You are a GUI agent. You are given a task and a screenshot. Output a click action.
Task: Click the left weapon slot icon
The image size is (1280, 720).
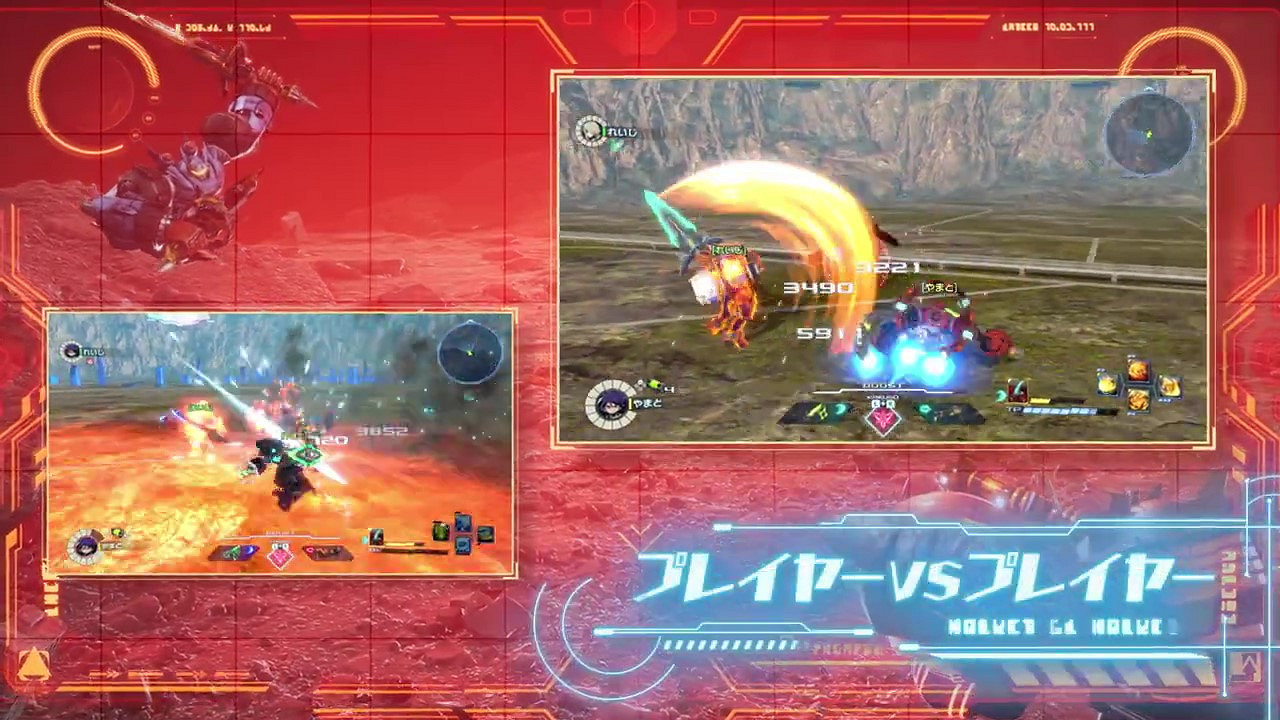[818, 413]
